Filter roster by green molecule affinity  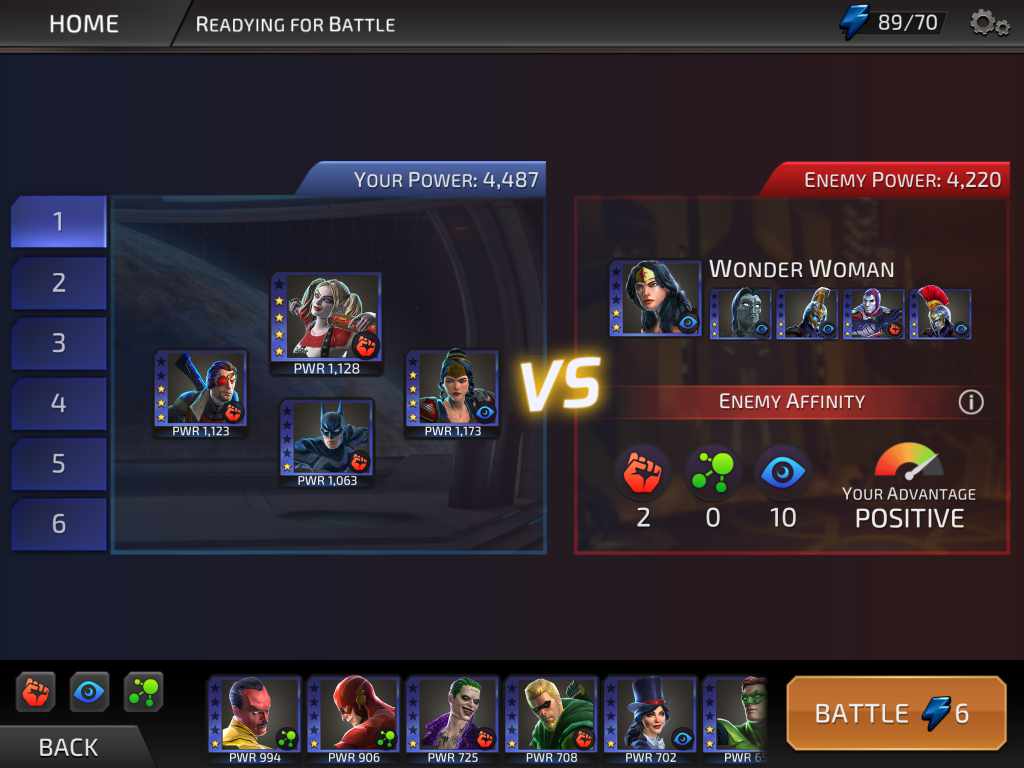pos(143,692)
